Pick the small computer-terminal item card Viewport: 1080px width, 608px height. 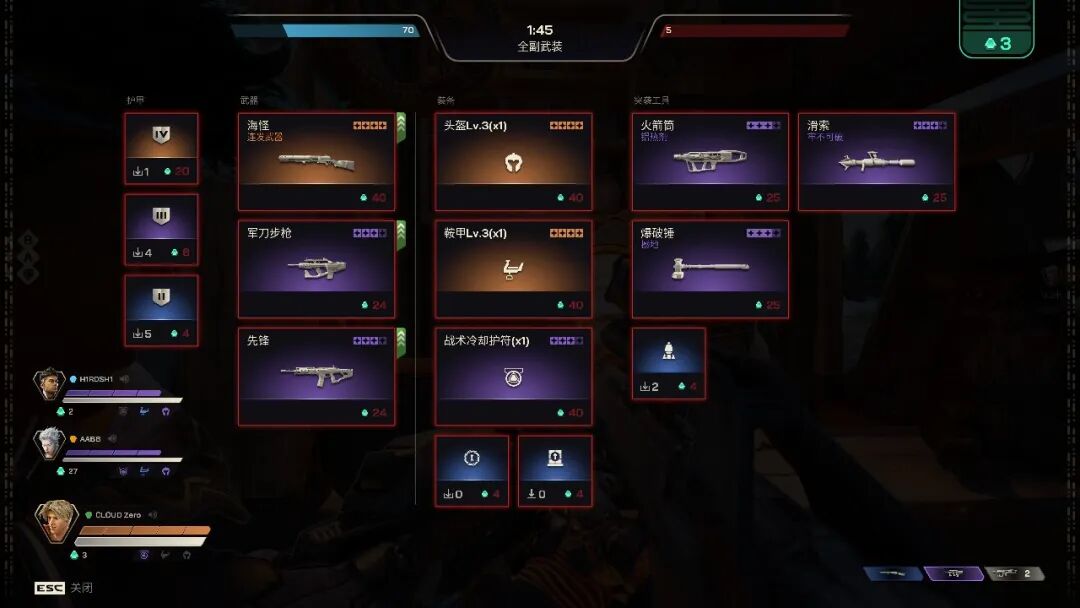coord(555,470)
